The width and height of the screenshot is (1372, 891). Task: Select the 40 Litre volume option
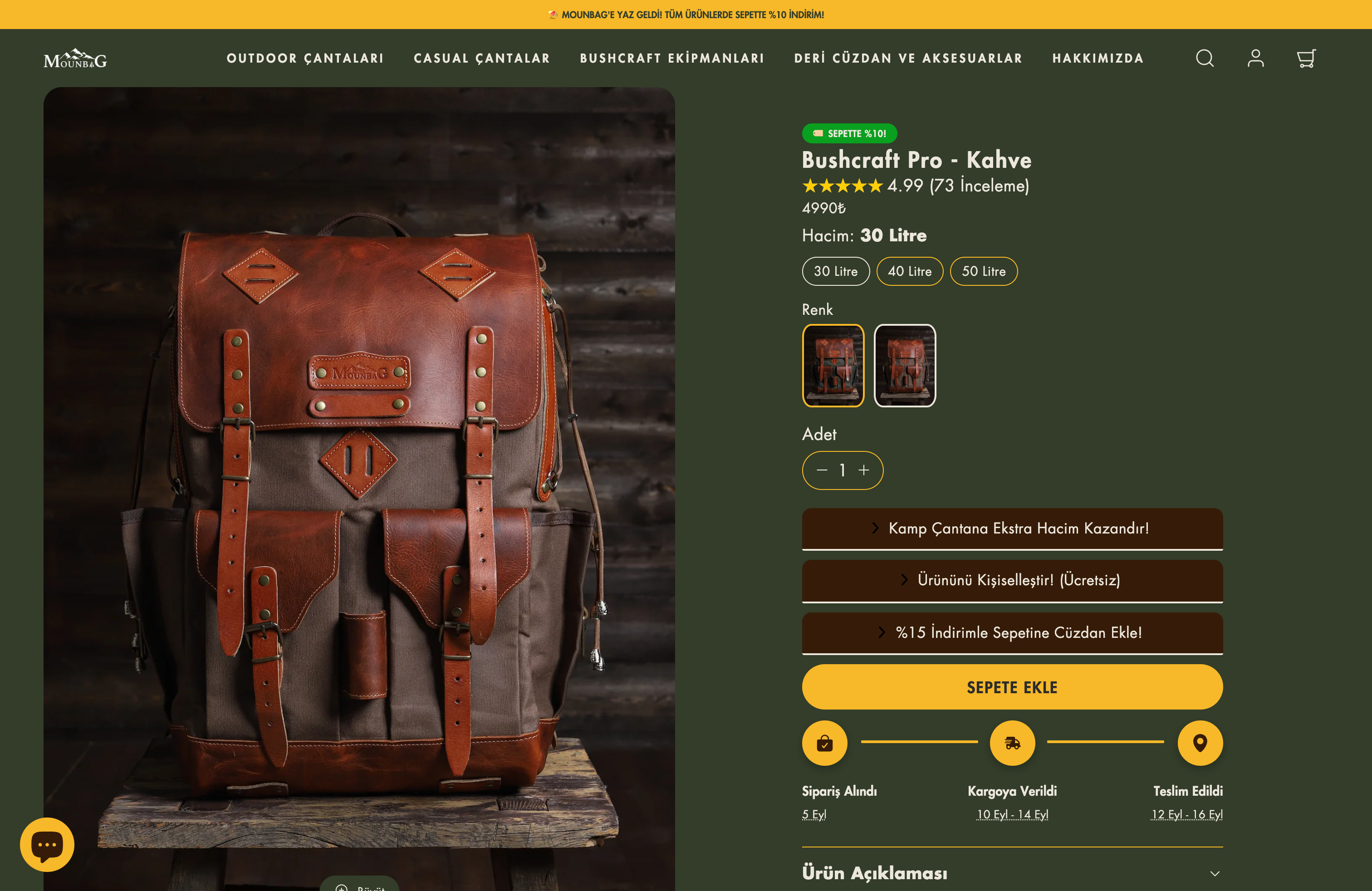pyautogui.click(x=910, y=271)
